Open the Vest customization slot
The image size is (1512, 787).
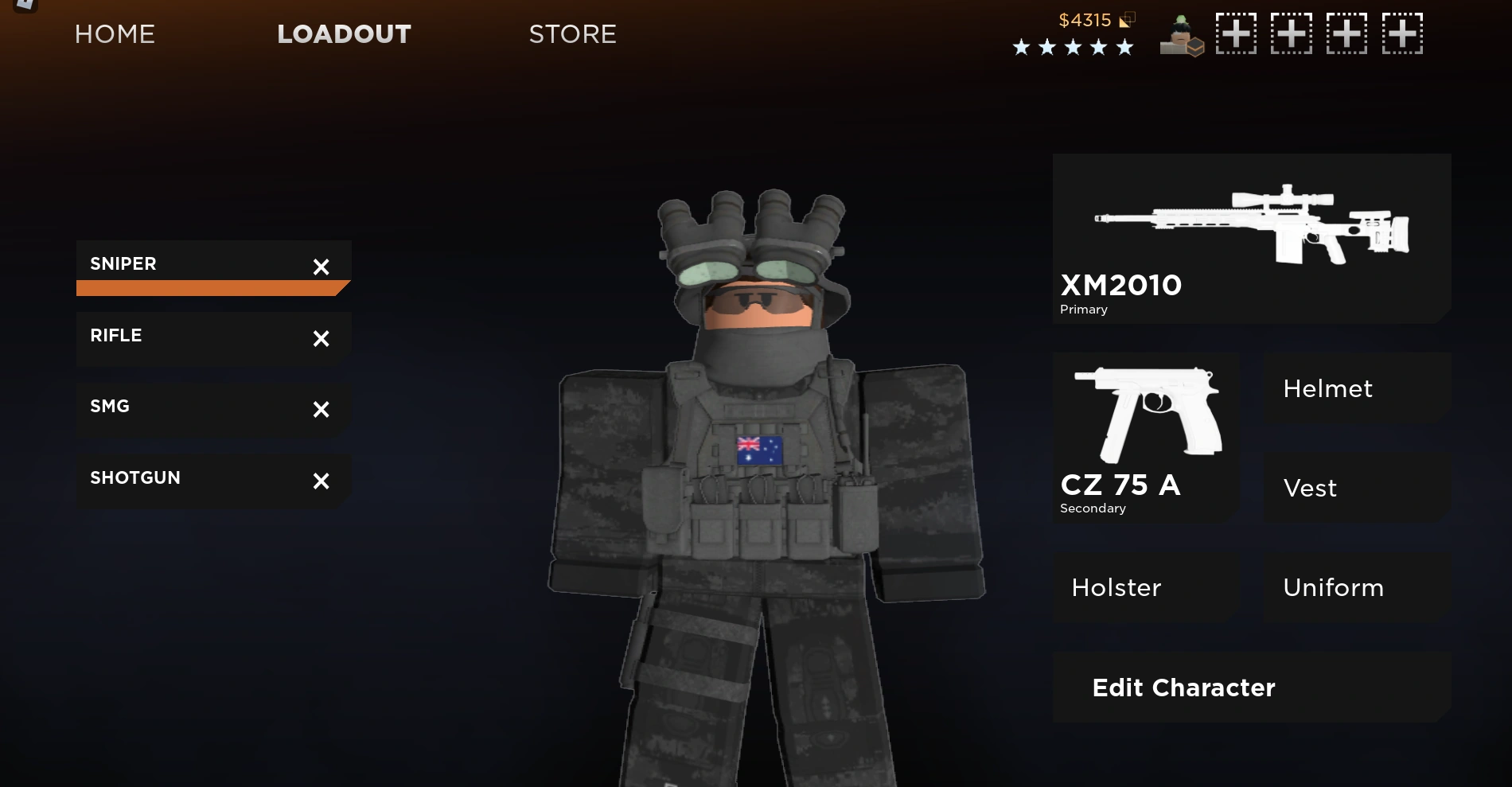[x=1356, y=488]
